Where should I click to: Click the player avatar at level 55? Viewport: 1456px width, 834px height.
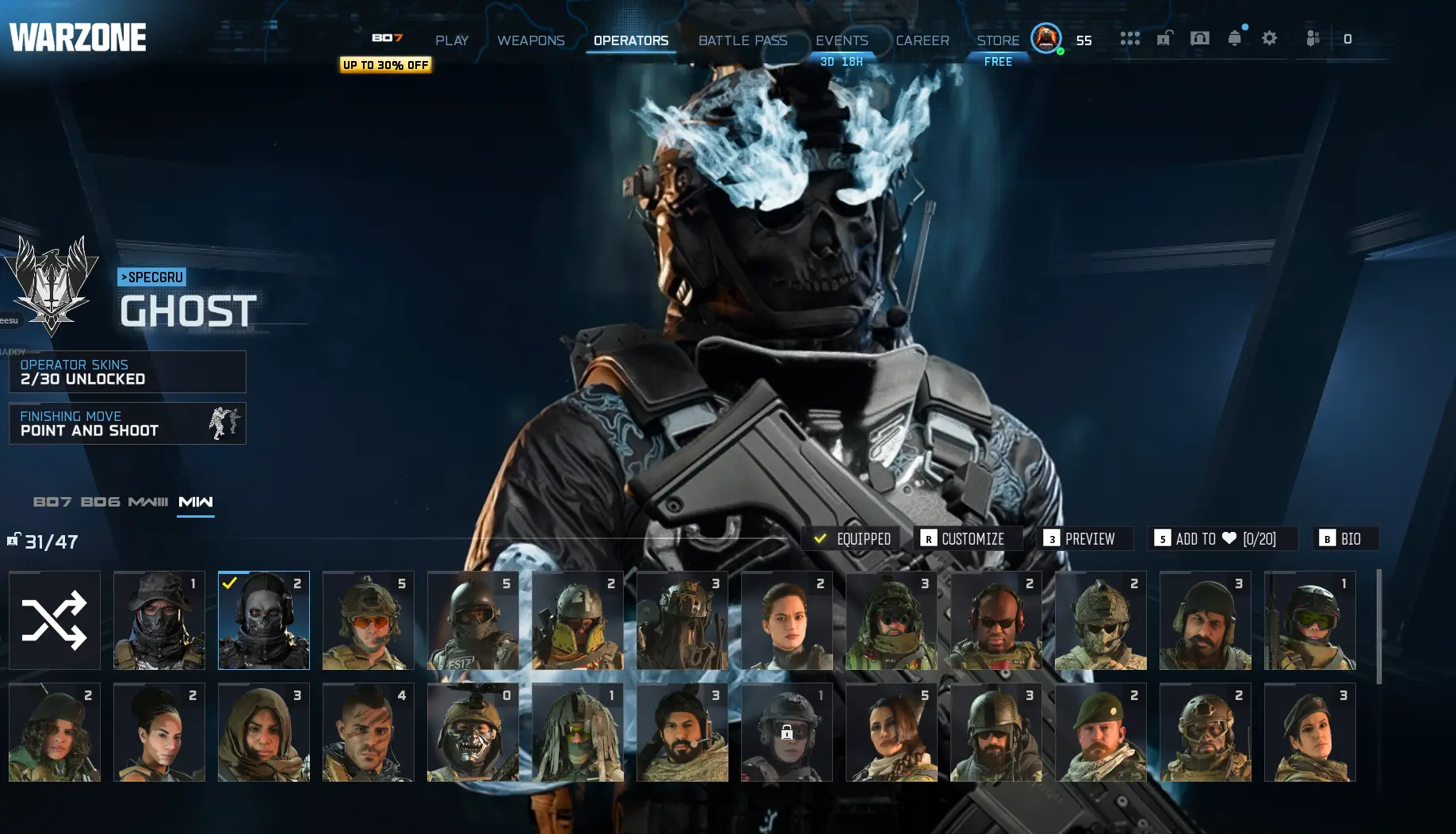pyautogui.click(x=1045, y=37)
